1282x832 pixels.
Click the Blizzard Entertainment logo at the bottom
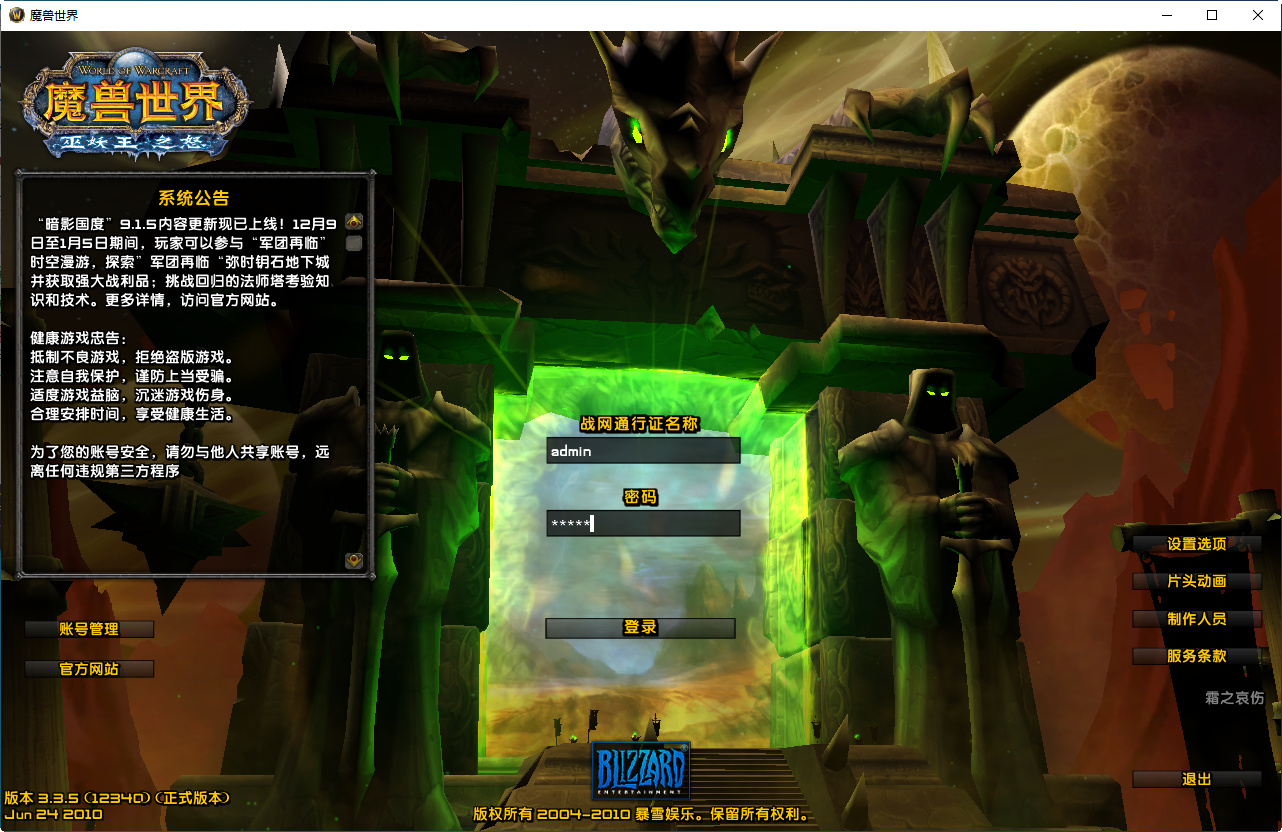[641, 768]
